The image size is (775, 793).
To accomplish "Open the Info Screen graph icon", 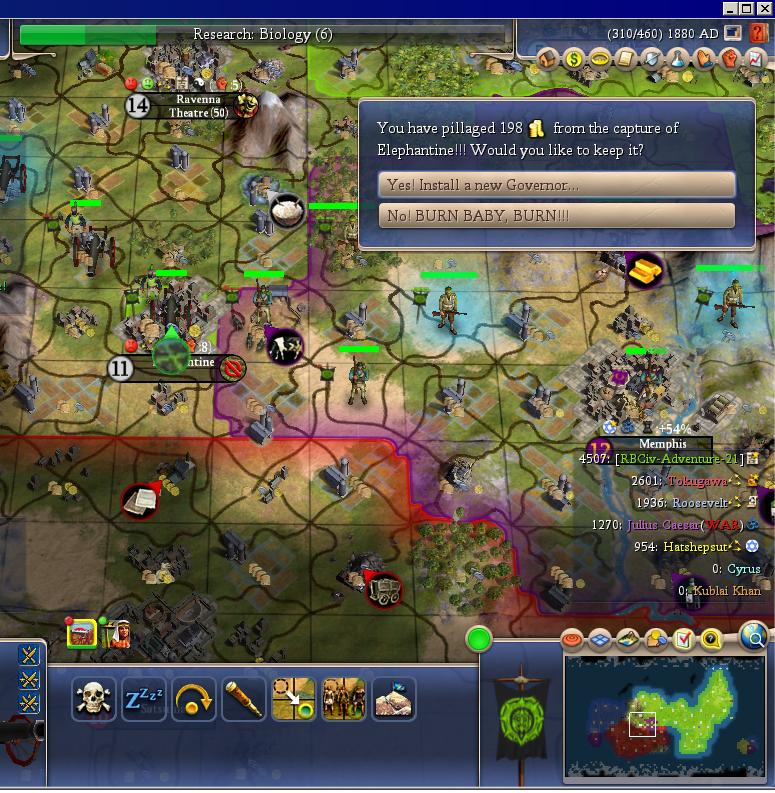I will (756, 60).
